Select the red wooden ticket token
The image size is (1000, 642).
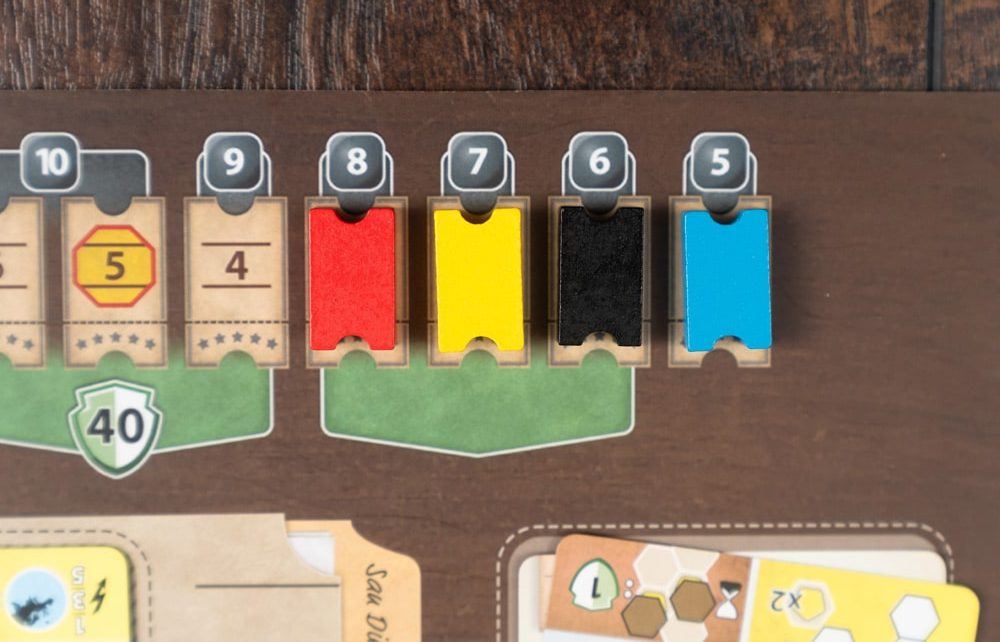(x=352, y=278)
